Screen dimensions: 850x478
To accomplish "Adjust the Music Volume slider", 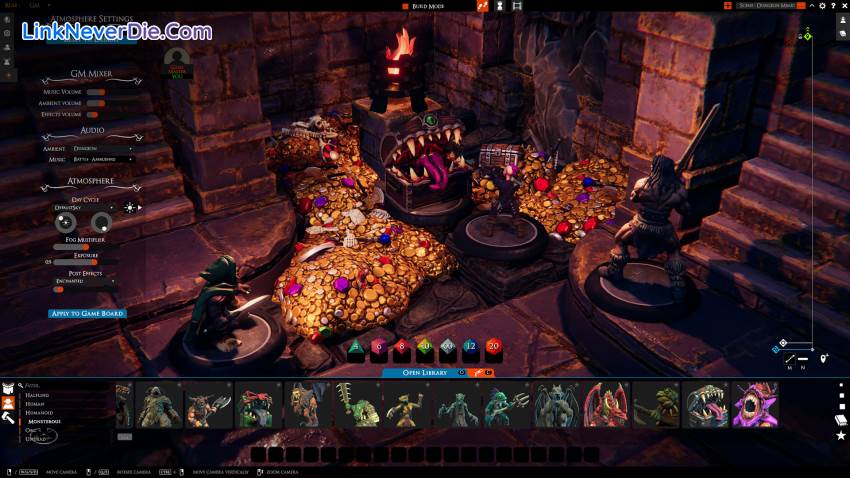I will pyautogui.click(x=96, y=92).
